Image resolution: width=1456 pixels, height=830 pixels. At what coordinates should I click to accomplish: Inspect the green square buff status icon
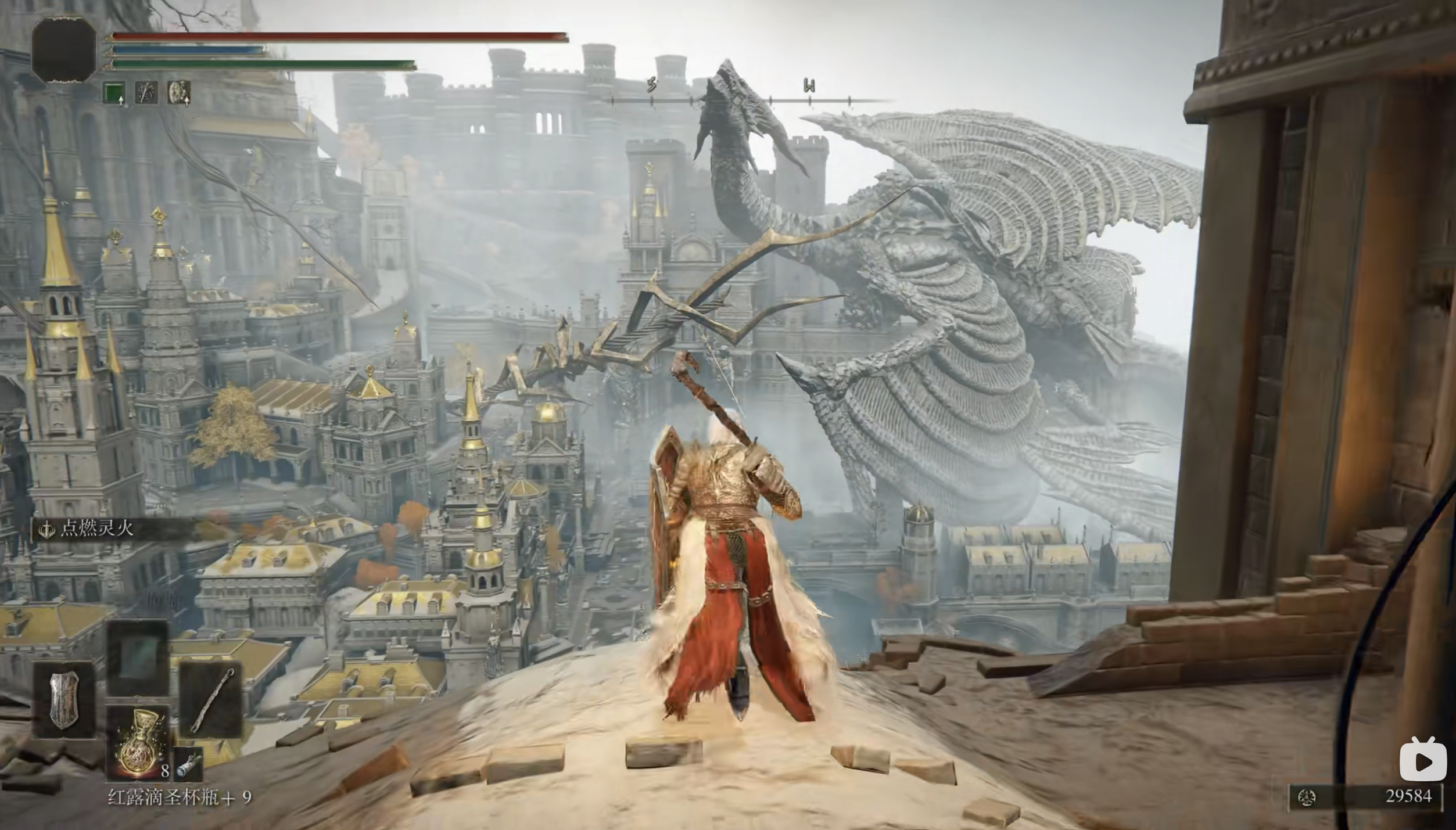coord(114,92)
